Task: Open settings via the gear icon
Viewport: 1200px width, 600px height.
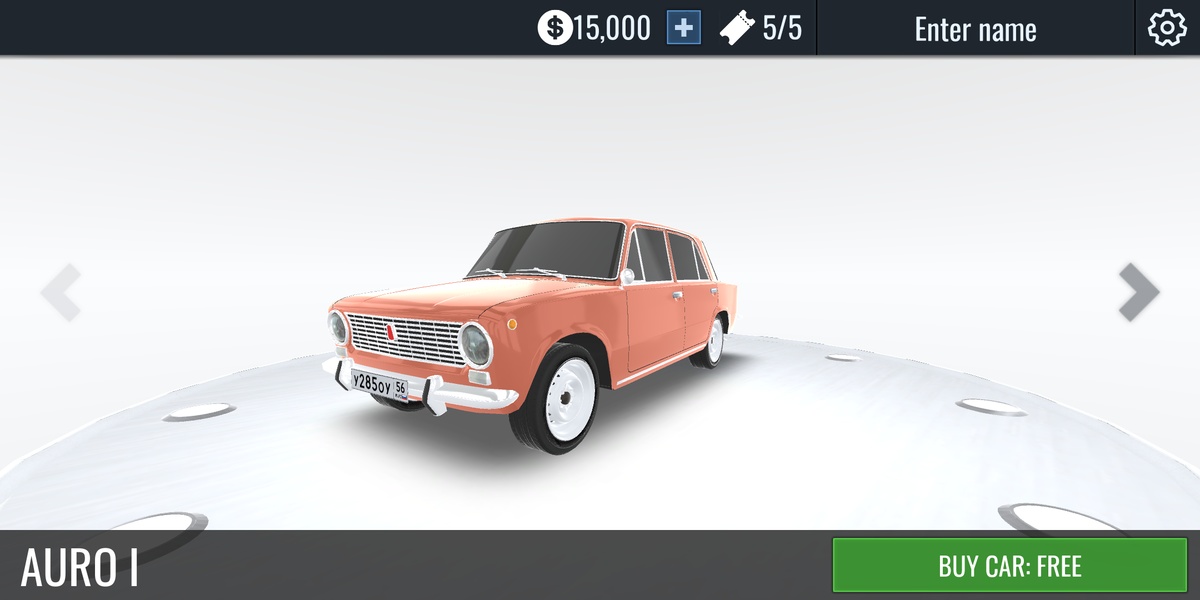Action: click(x=1167, y=28)
